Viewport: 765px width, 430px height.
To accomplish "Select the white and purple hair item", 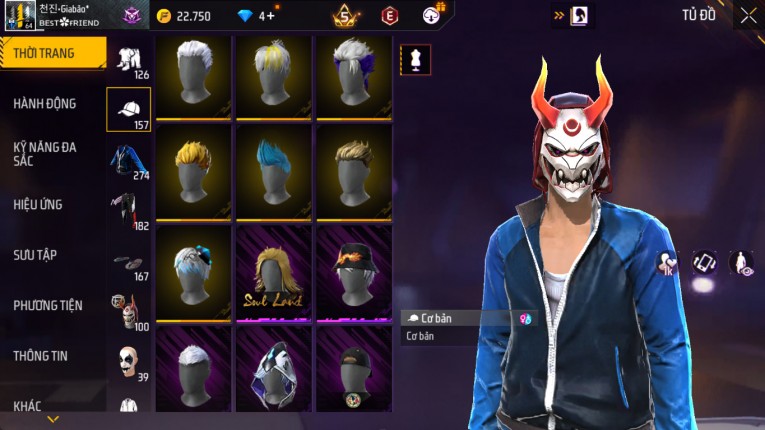I will [x=353, y=72].
